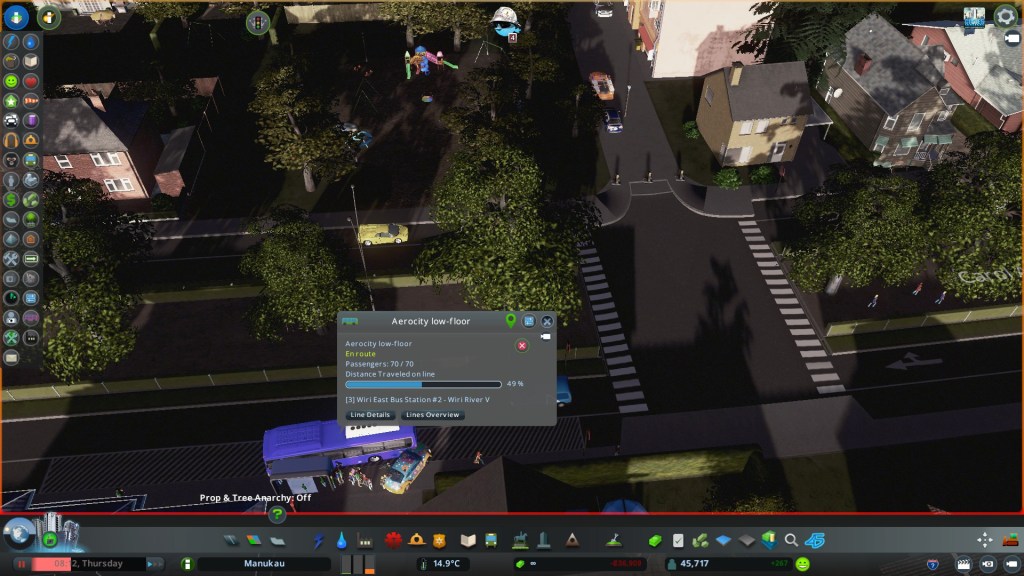Click the green location pin in the bus panel
1024x576 pixels.
(511, 321)
